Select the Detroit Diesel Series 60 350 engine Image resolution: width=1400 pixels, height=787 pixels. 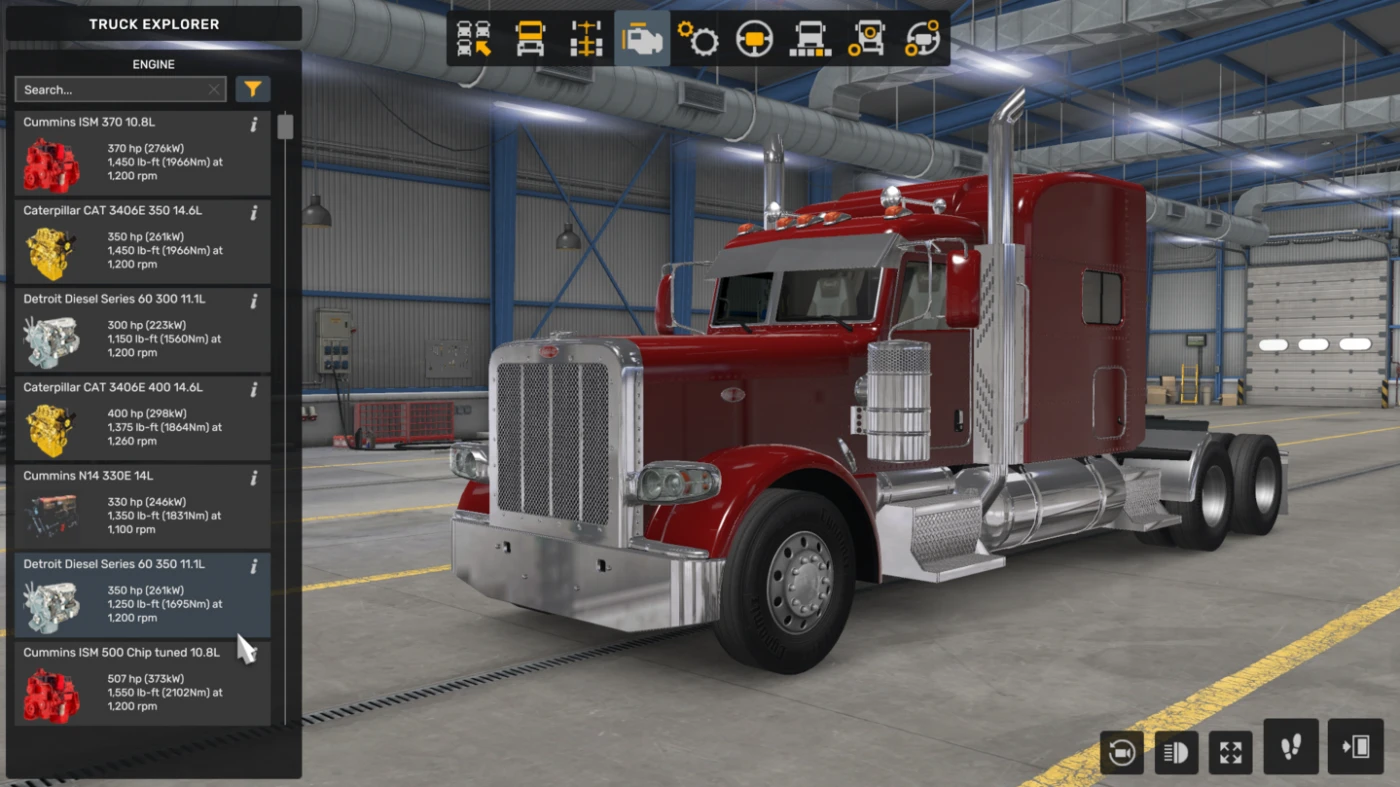[140, 595]
